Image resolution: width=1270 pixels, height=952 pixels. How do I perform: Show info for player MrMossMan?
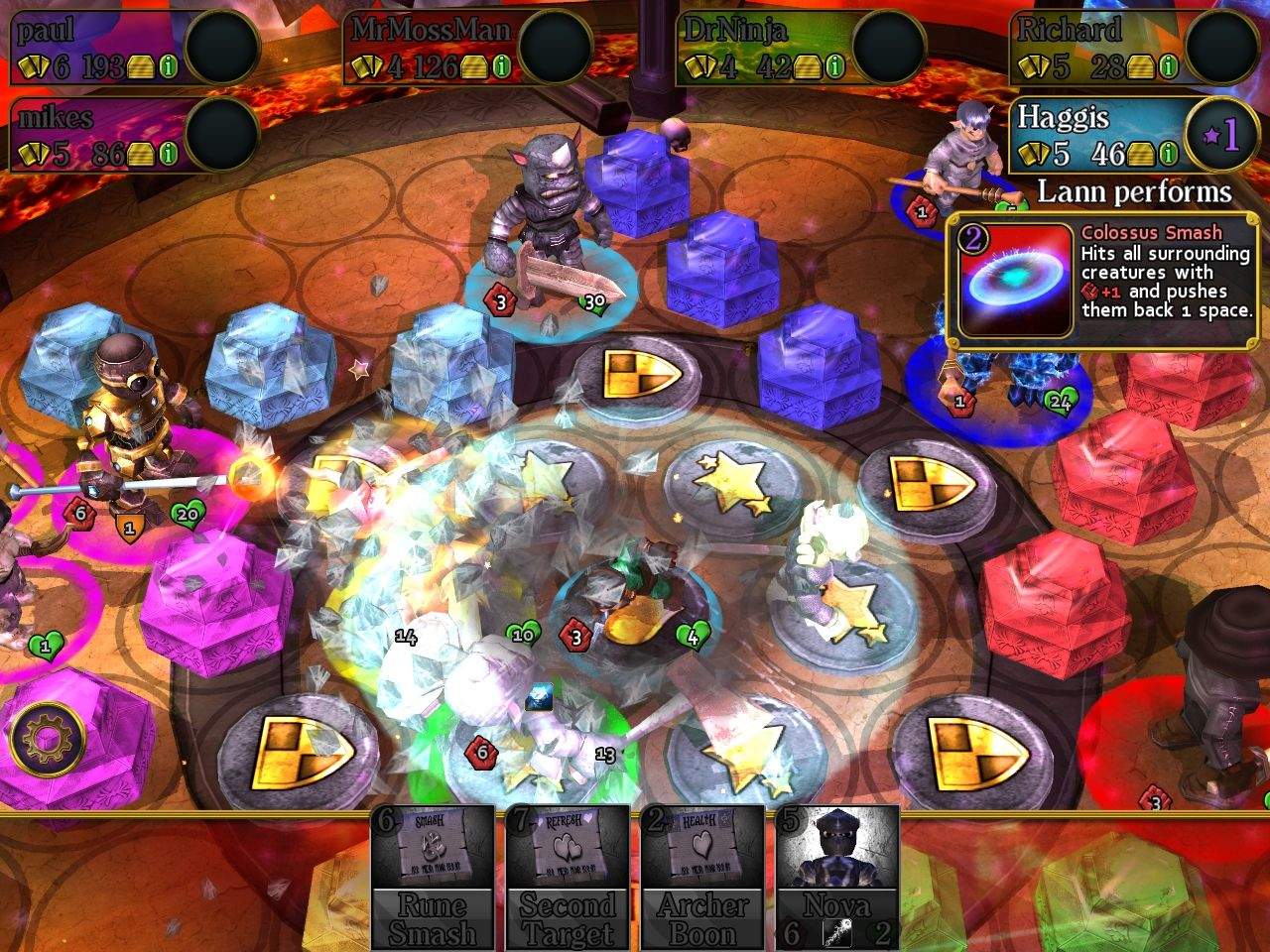point(502,66)
